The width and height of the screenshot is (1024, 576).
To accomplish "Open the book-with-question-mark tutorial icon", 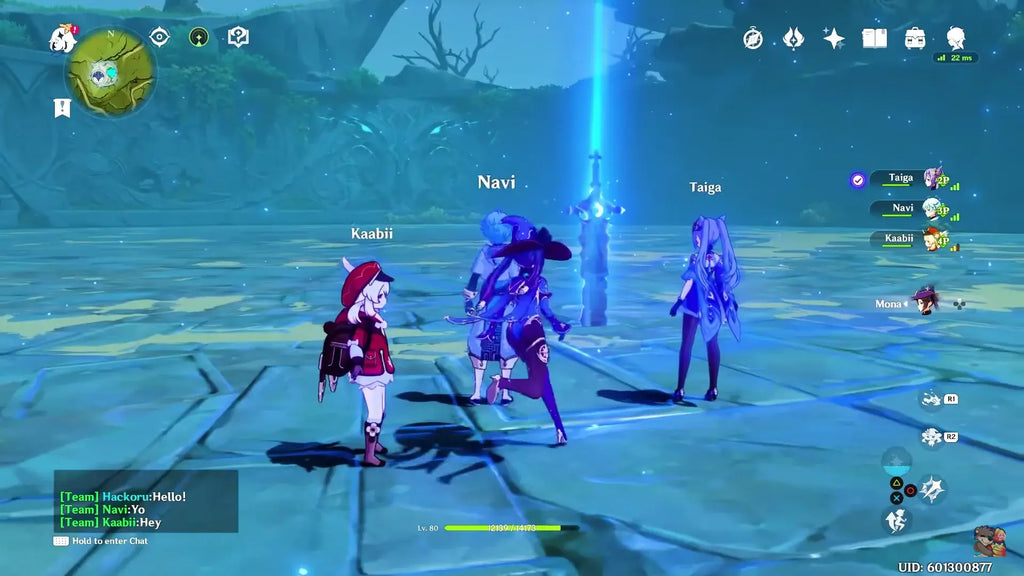I will [x=238, y=37].
